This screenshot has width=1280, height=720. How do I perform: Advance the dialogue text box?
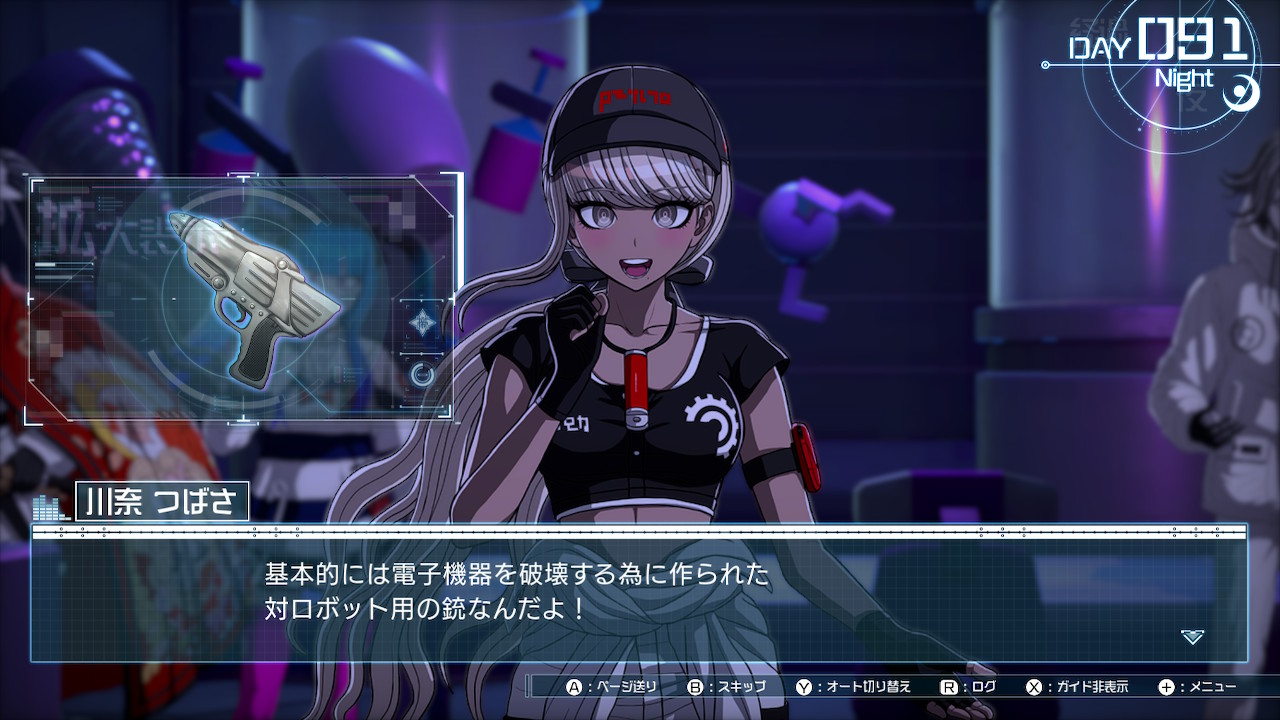640,595
